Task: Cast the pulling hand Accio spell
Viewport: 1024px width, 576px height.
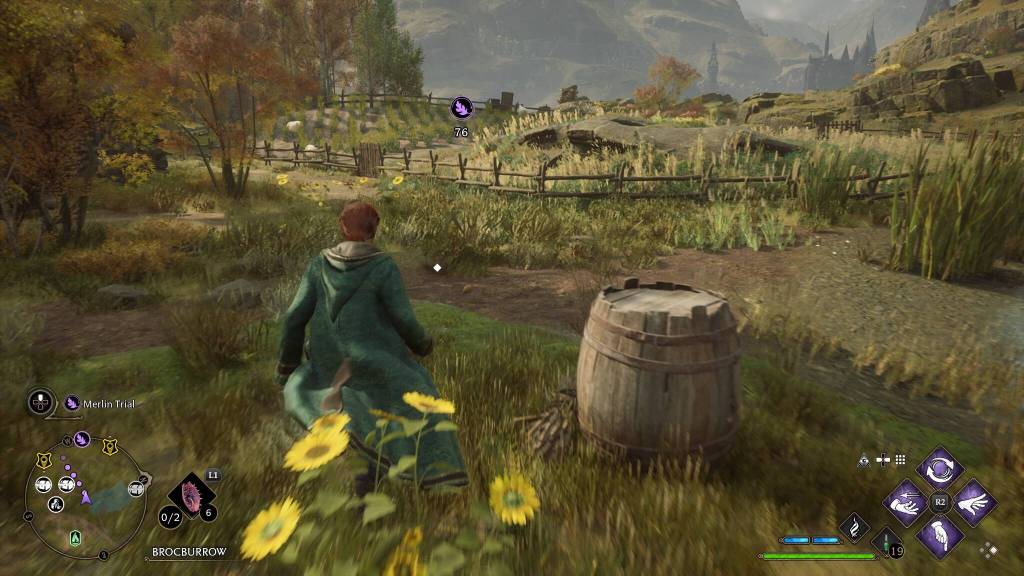Action: pyautogui.click(x=905, y=502)
